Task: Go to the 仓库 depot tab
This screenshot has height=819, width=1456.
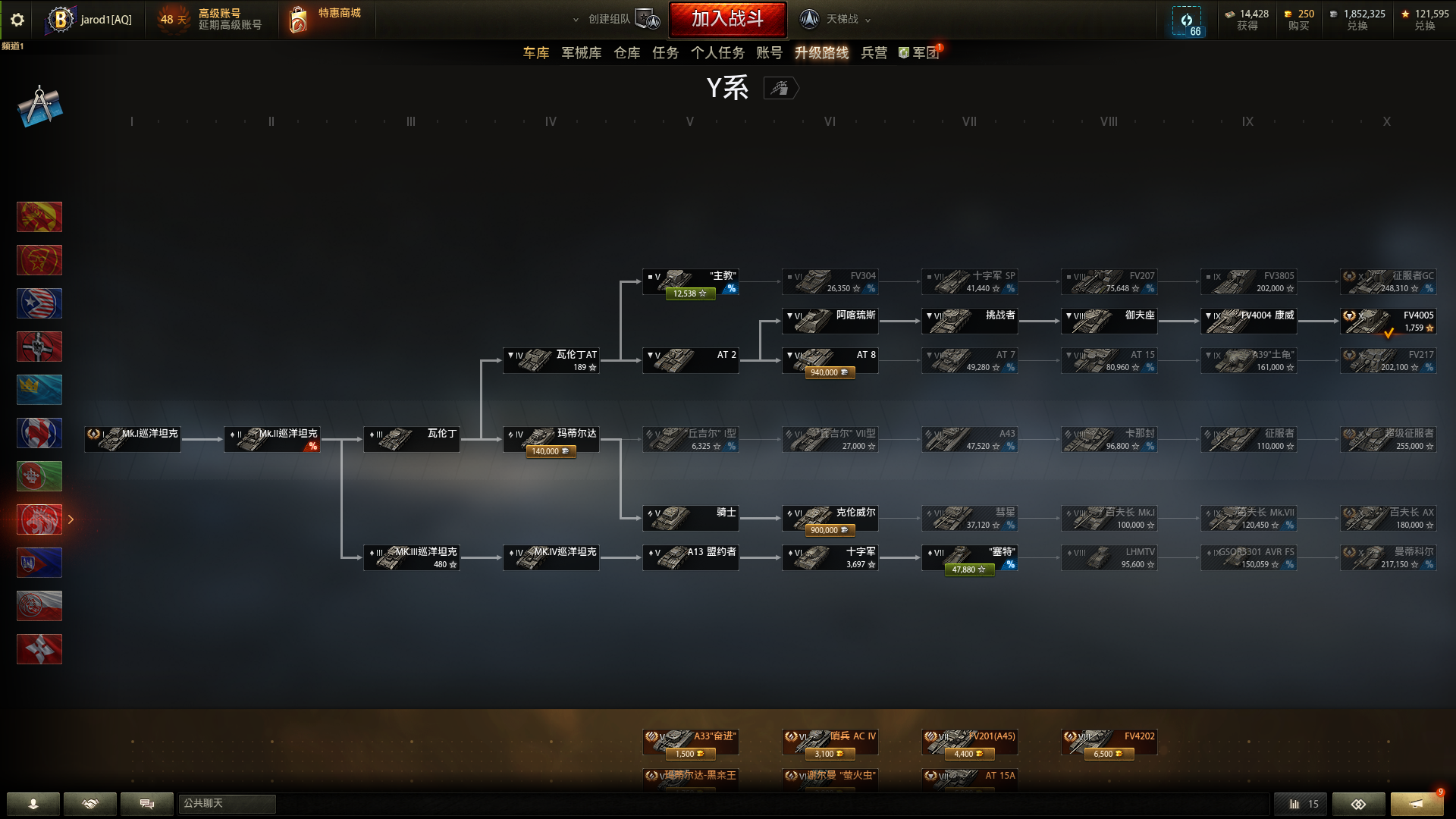Action: (626, 53)
